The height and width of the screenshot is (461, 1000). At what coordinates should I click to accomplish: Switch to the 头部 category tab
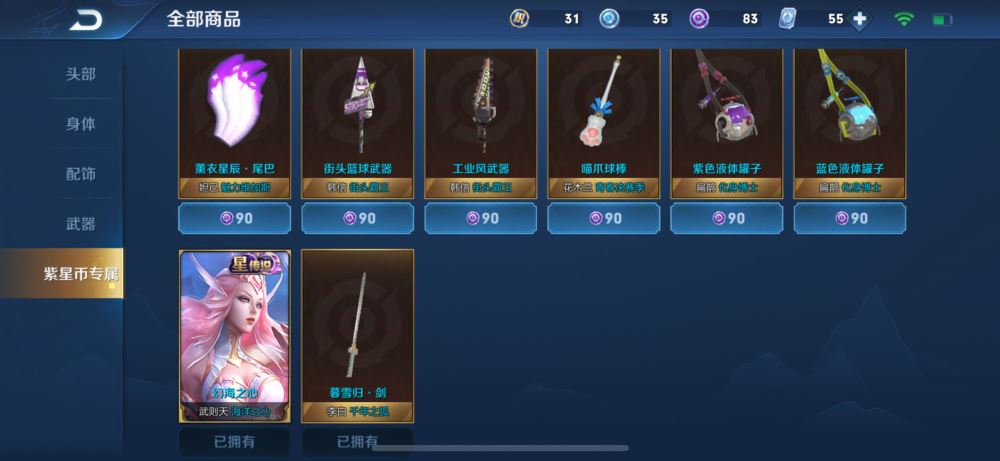81,74
